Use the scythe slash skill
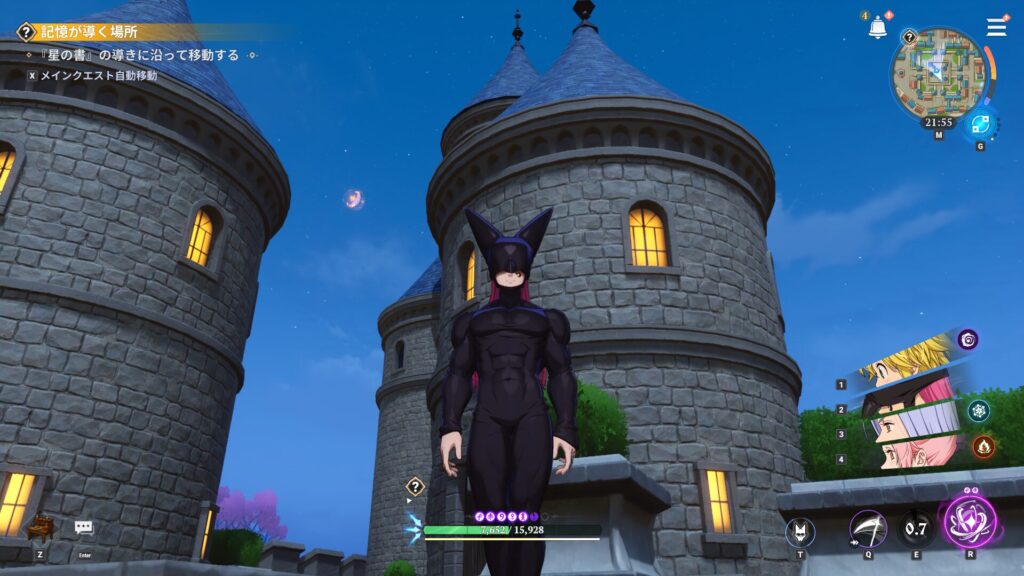This screenshot has width=1024, height=576. 867,528
